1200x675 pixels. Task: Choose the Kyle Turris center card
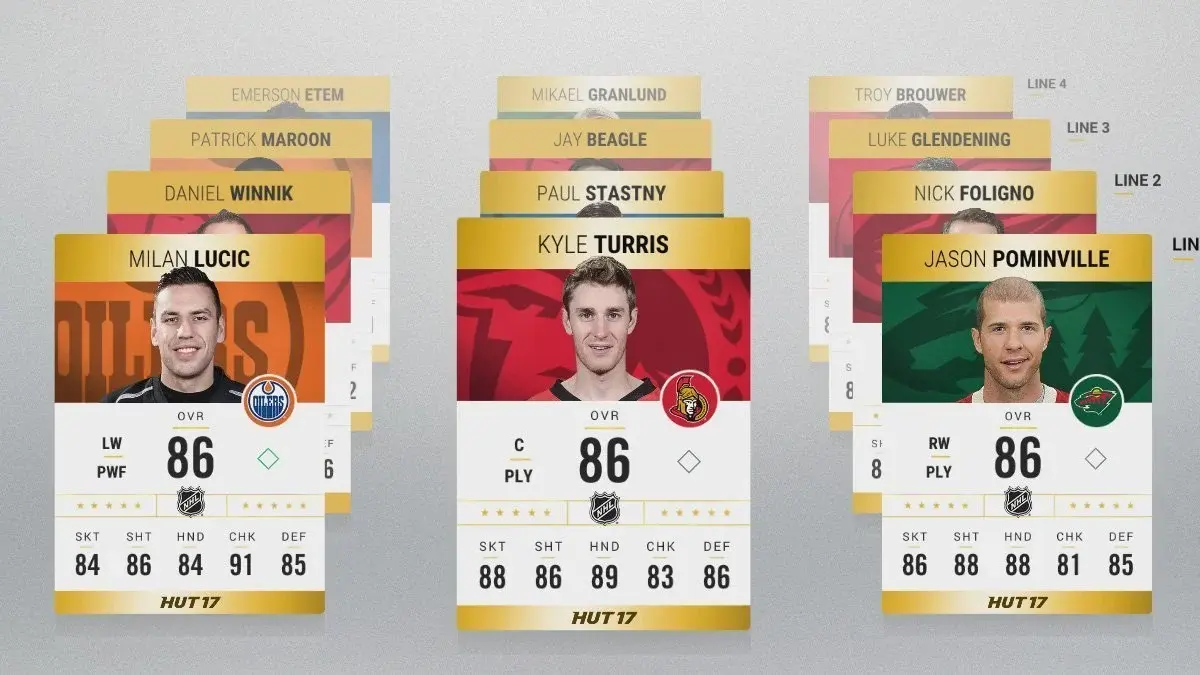click(603, 420)
